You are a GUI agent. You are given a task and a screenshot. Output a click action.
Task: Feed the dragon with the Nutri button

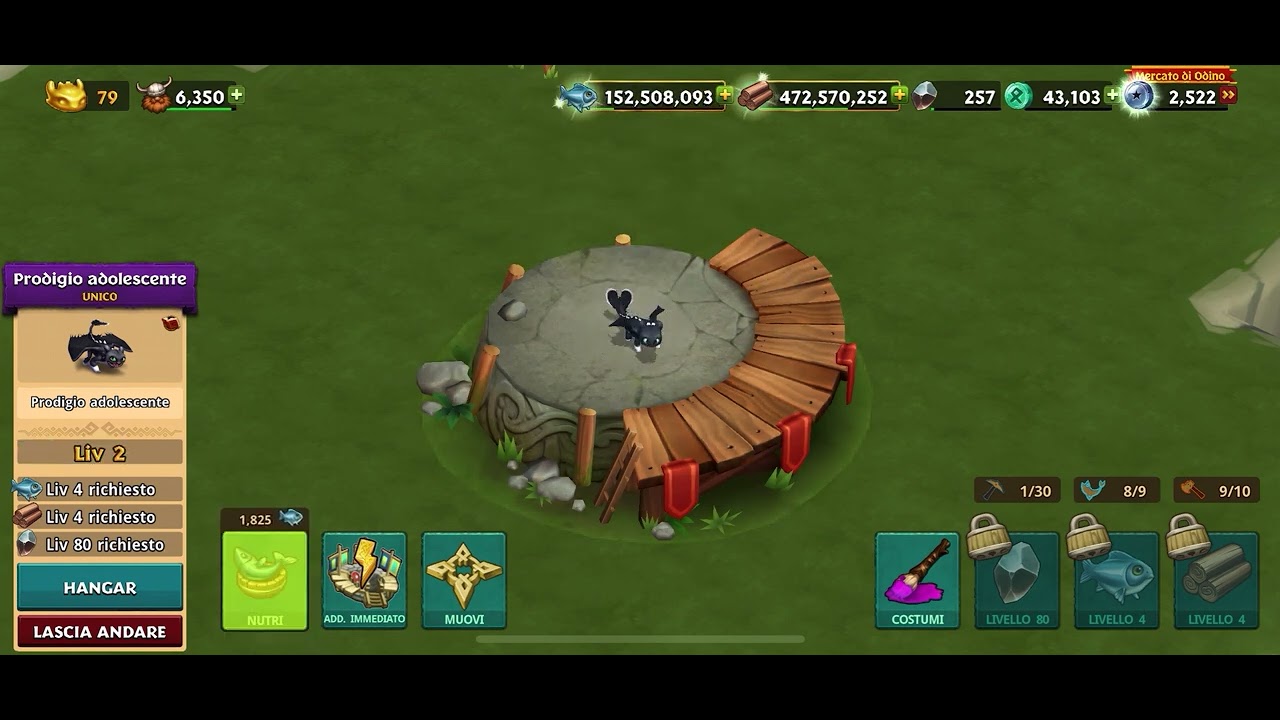point(264,579)
